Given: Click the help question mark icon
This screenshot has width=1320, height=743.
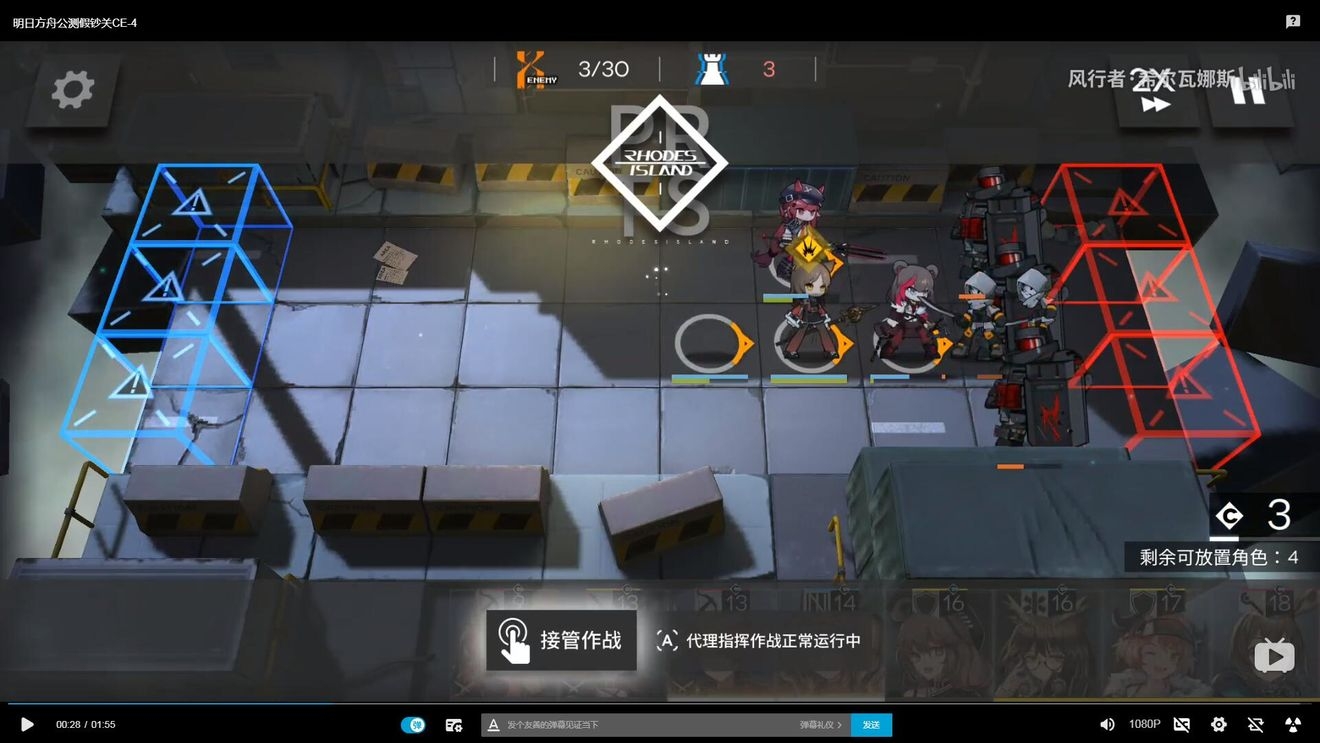Looking at the screenshot, I should pos(1293,21).
